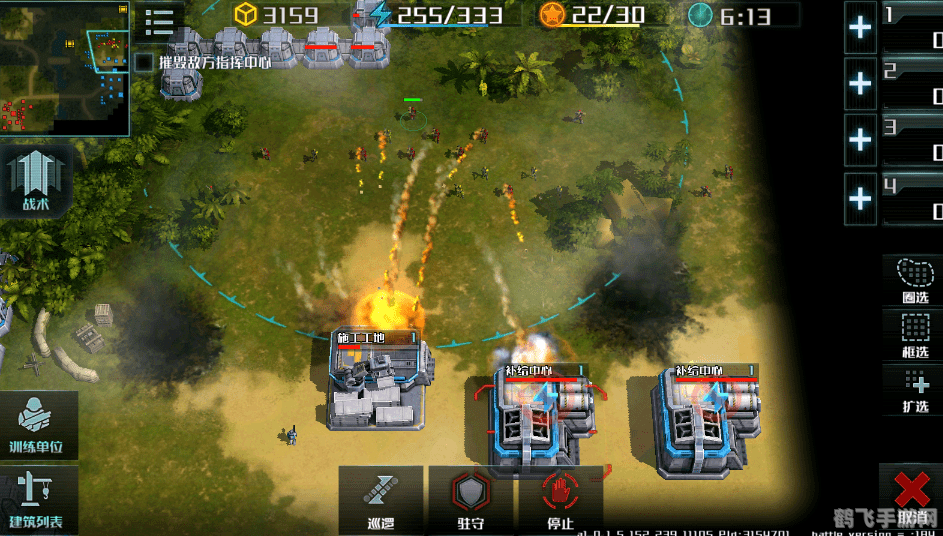943x536 pixels.
Task: Assign units to control group 1
Action: point(860,28)
